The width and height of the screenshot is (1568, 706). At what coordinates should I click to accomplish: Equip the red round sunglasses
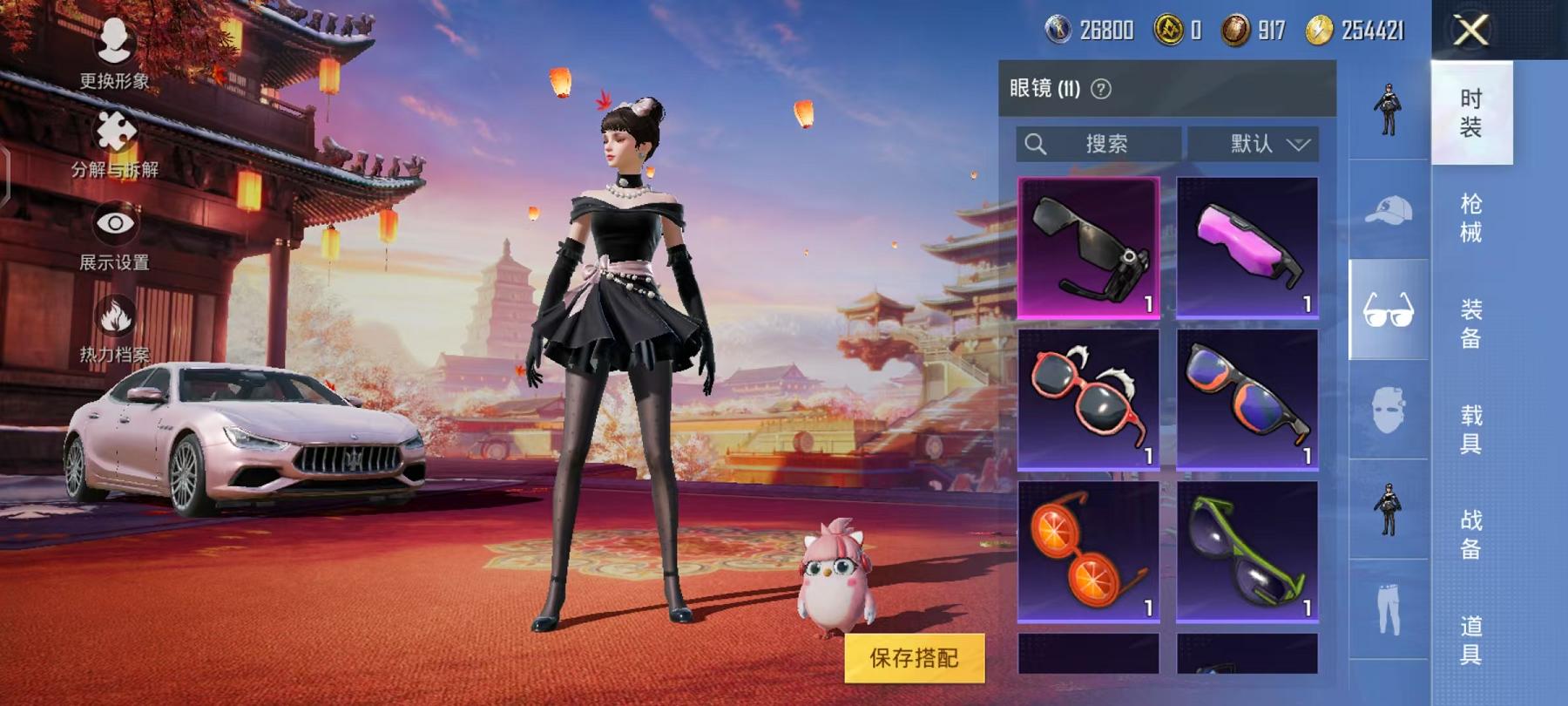[1089, 399]
